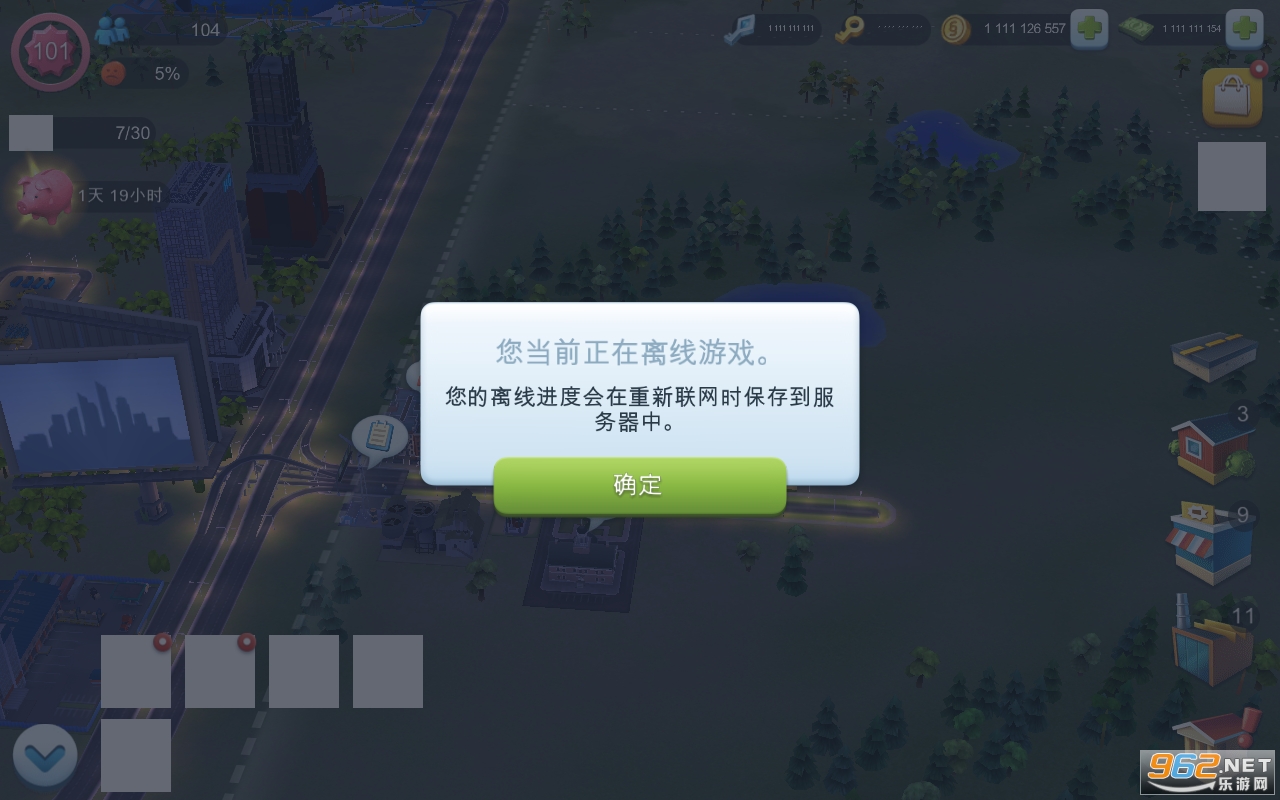Tap the Simoleon coin balance at top
Image resolution: width=1280 pixels, height=800 pixels.
[x=1010, y=29]
